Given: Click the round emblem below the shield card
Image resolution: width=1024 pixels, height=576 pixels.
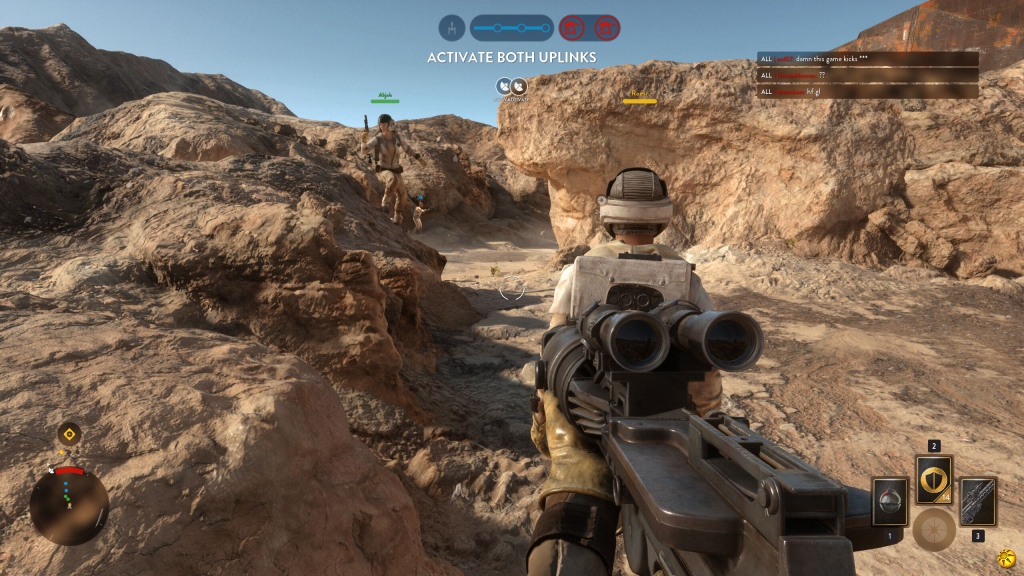Looking at the screenshot, I should point(934,528).
